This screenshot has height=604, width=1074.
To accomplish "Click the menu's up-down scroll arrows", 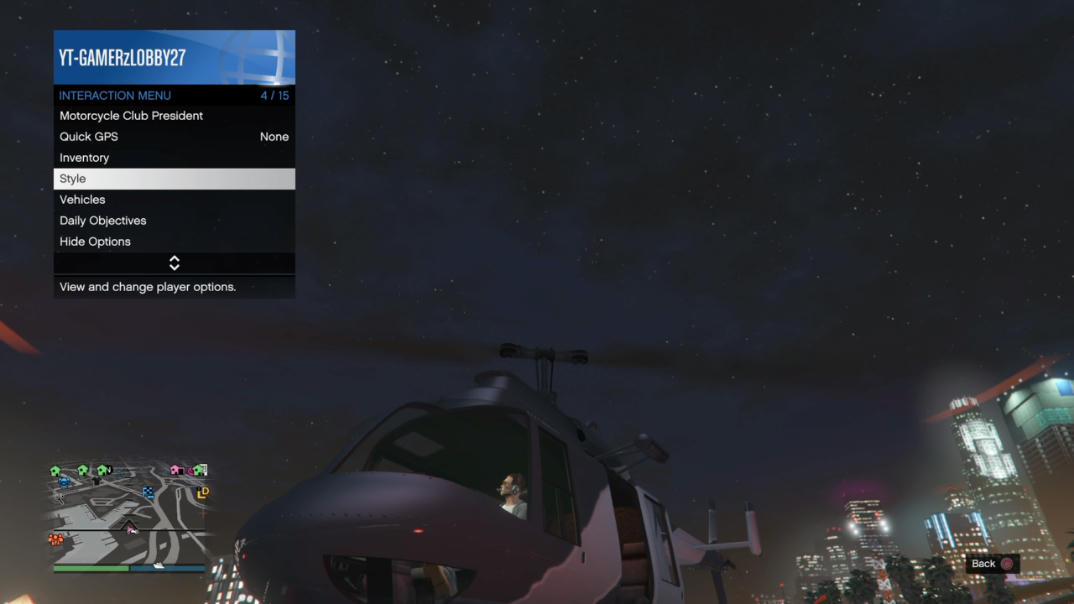I will coord(174,263).
